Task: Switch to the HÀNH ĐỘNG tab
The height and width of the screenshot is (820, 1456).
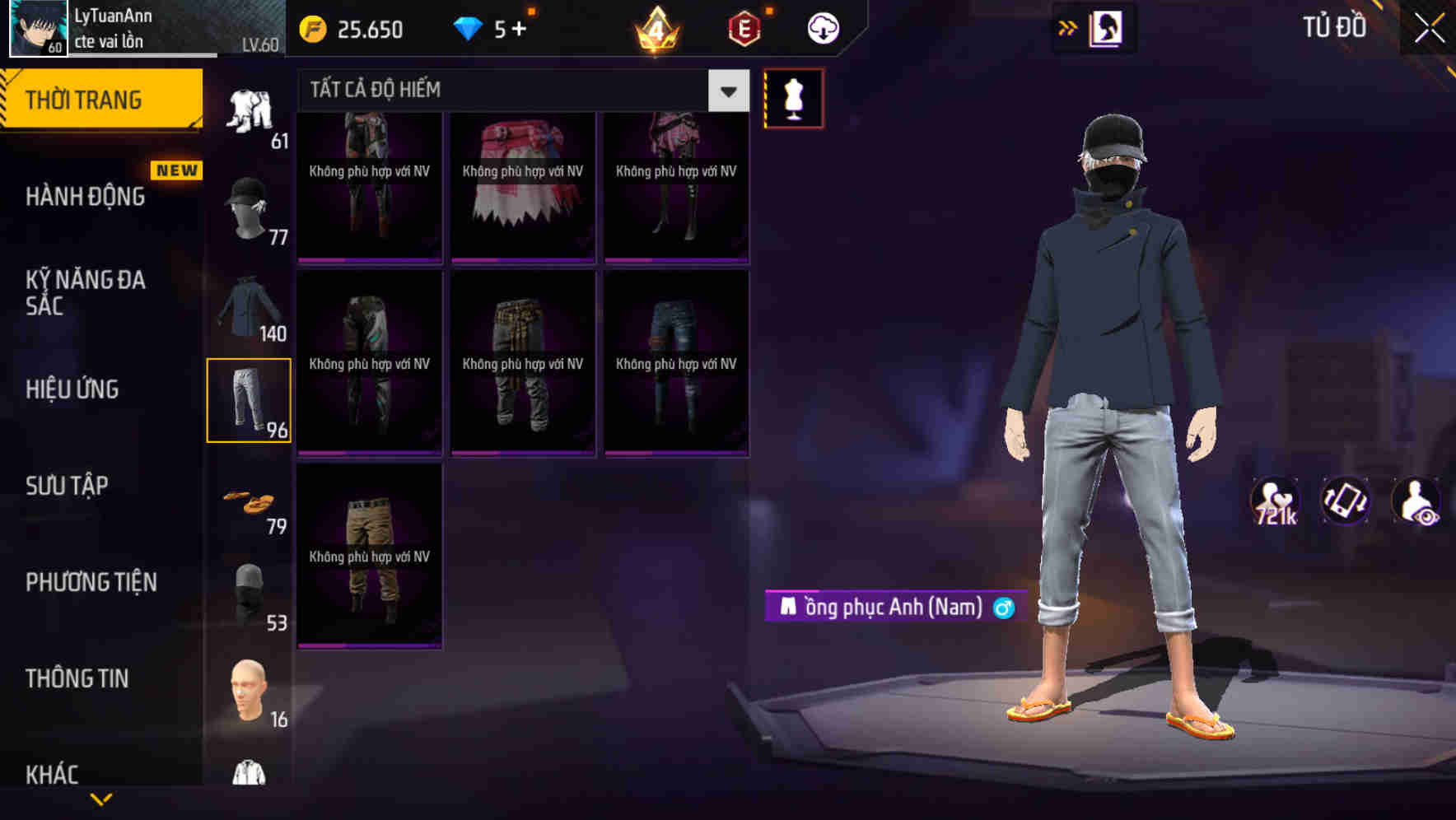Action: tap(83, 196)
